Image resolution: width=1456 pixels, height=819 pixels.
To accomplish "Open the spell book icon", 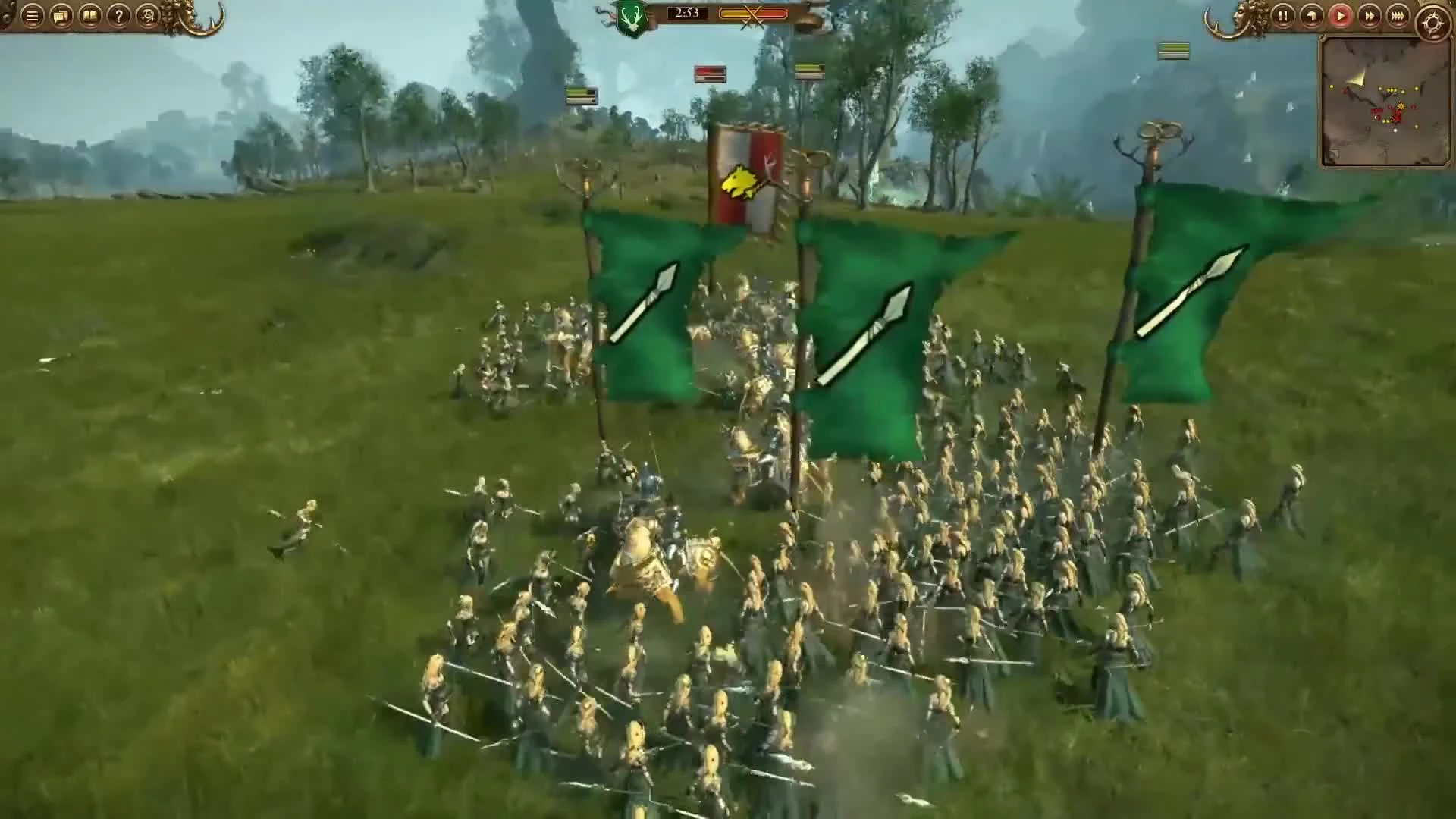I will click(89, 16).
